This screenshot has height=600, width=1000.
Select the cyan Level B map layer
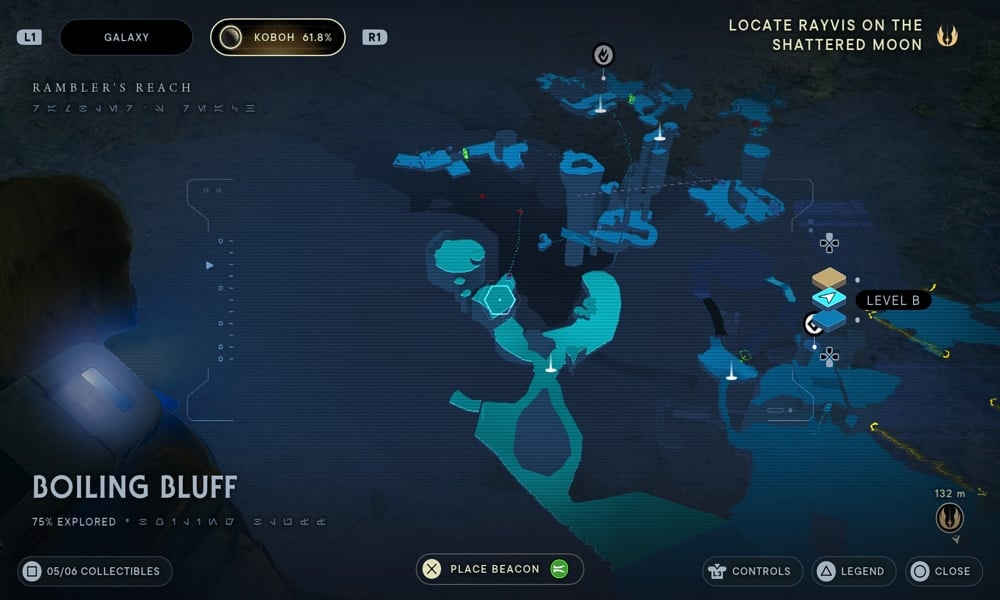(829, 298)
